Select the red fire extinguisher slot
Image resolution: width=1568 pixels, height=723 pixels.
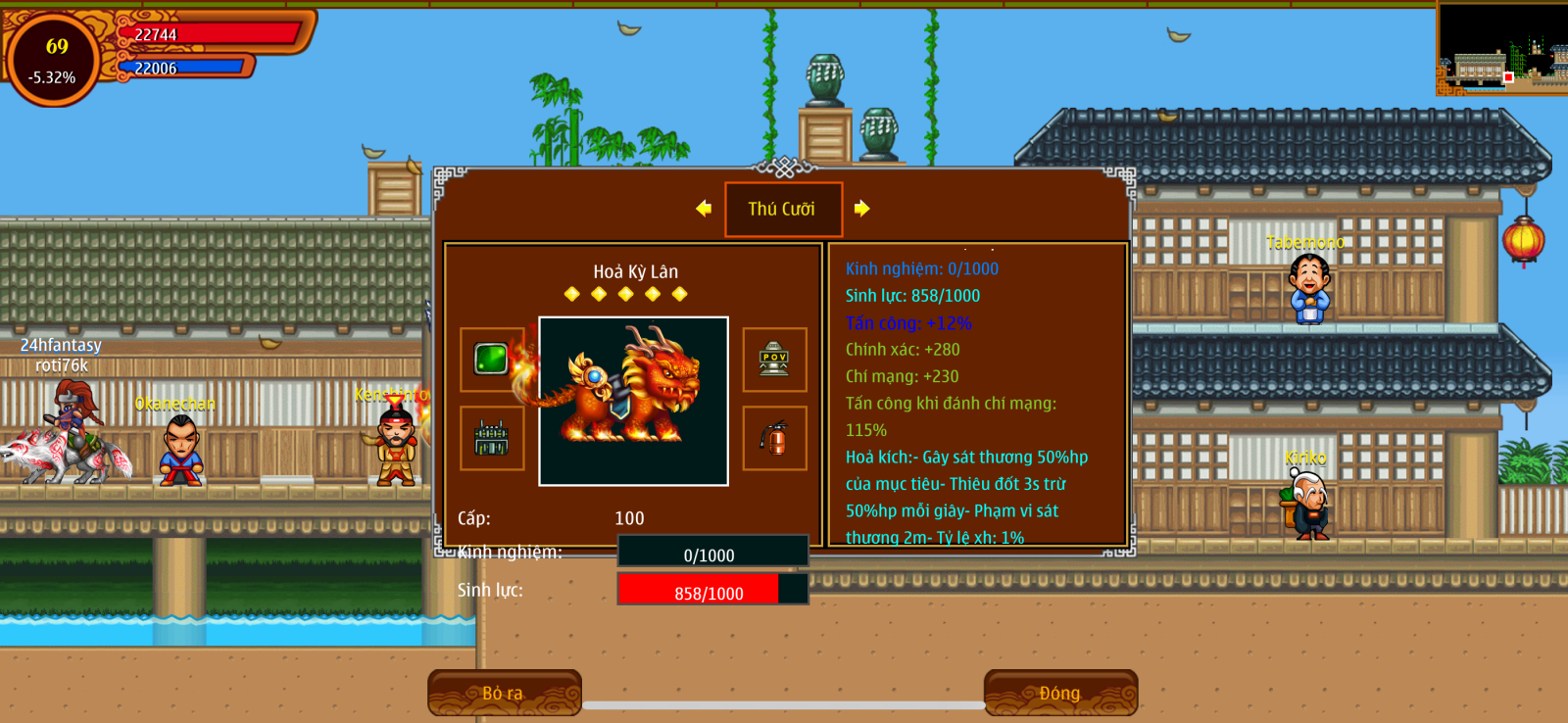pos(774,439)
